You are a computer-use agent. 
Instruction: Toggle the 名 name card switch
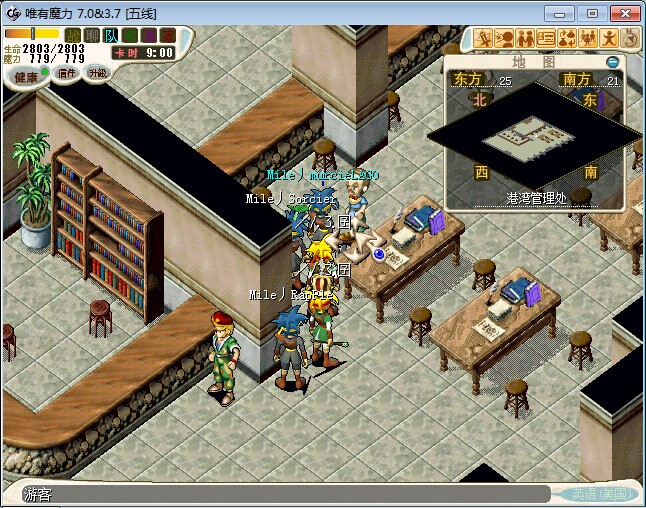tap(129, 35)
